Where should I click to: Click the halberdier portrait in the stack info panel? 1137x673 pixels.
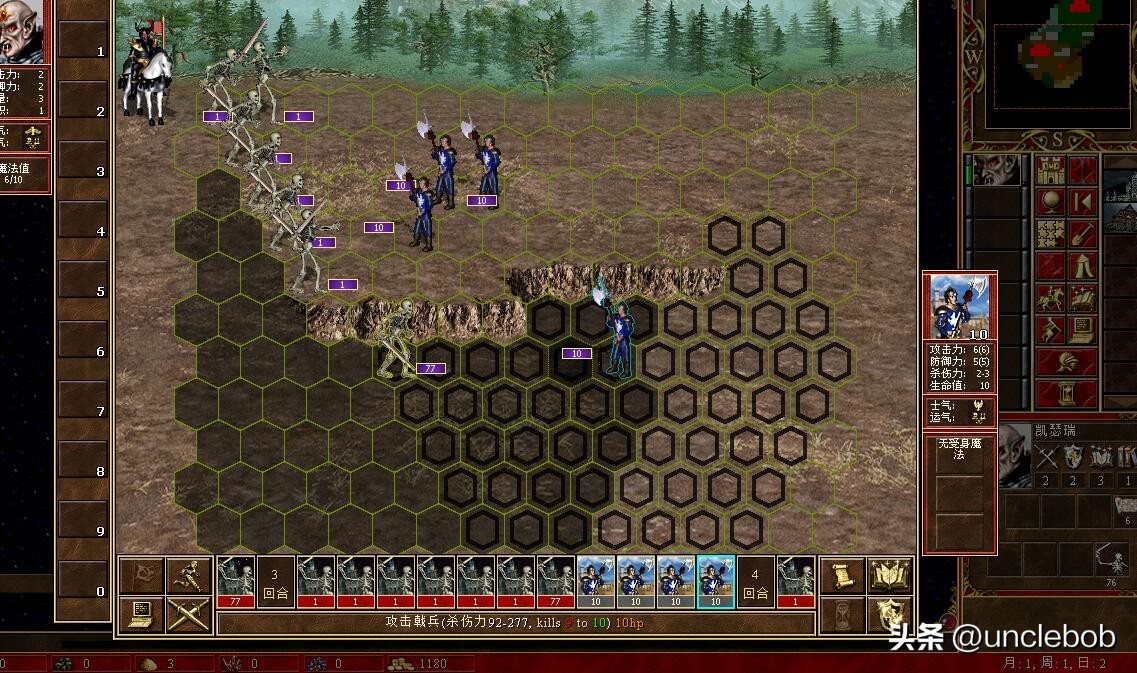point(959,307)
